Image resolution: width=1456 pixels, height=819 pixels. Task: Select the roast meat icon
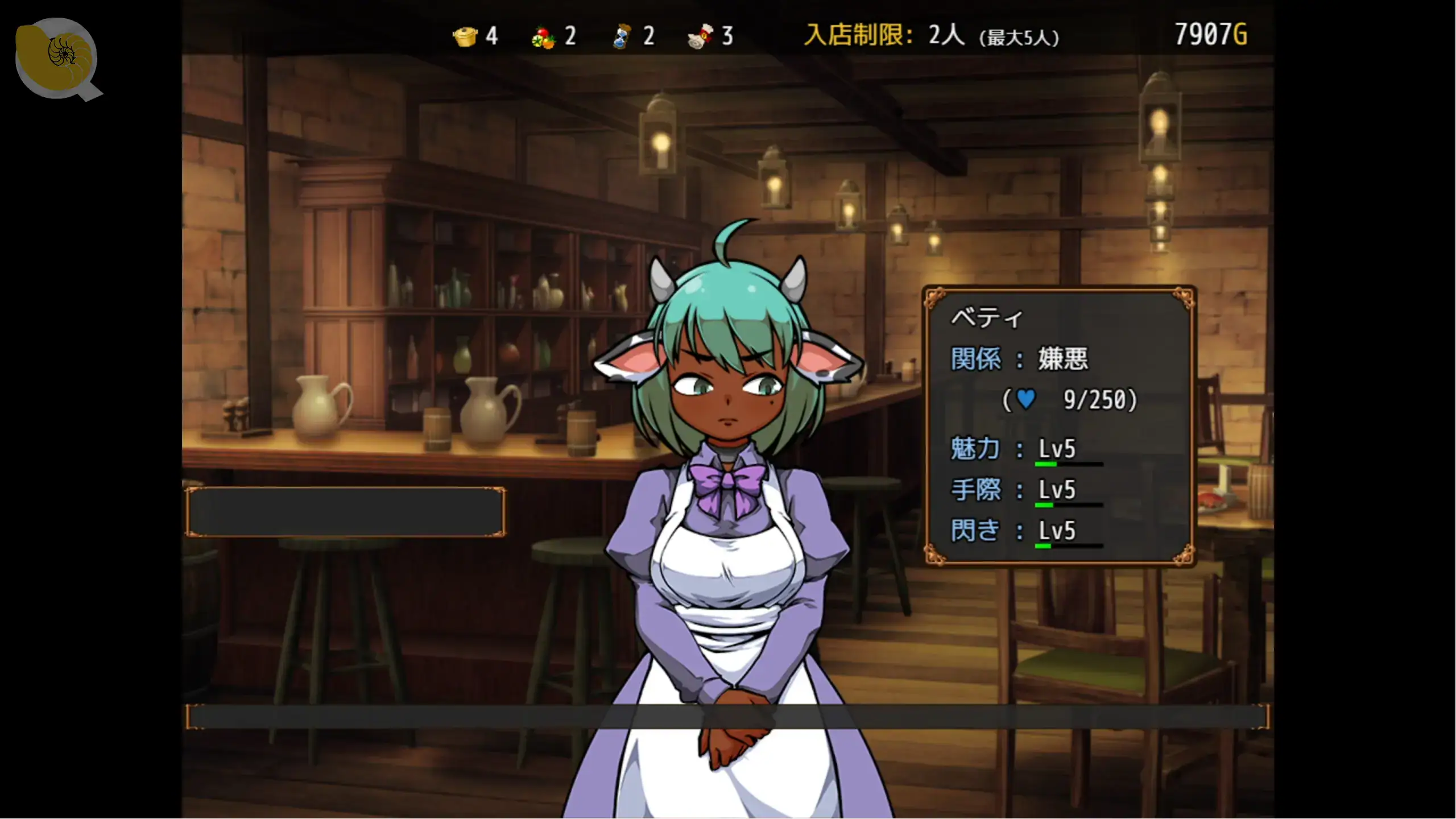(700, 37)
